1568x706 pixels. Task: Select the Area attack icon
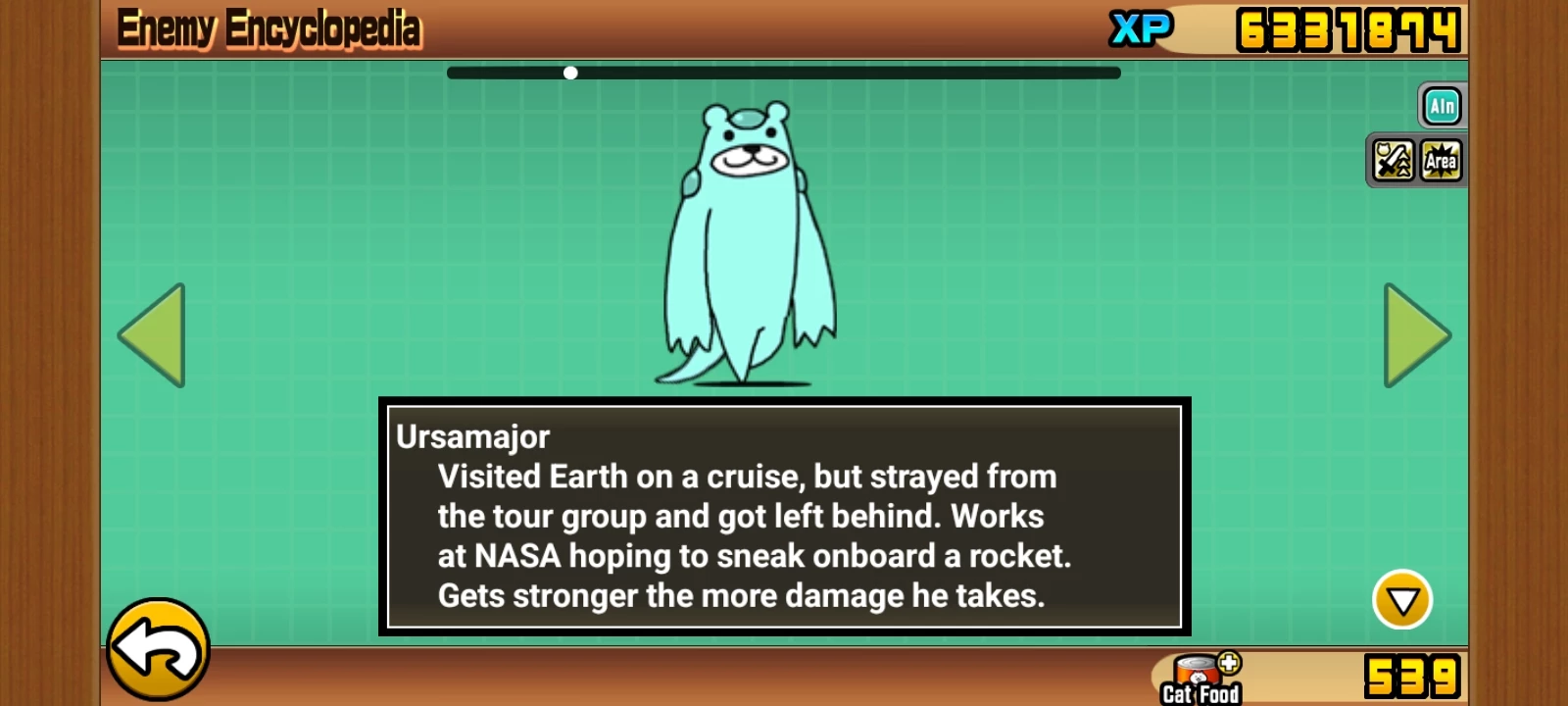pyautogui.click(x=1441, y=161)
